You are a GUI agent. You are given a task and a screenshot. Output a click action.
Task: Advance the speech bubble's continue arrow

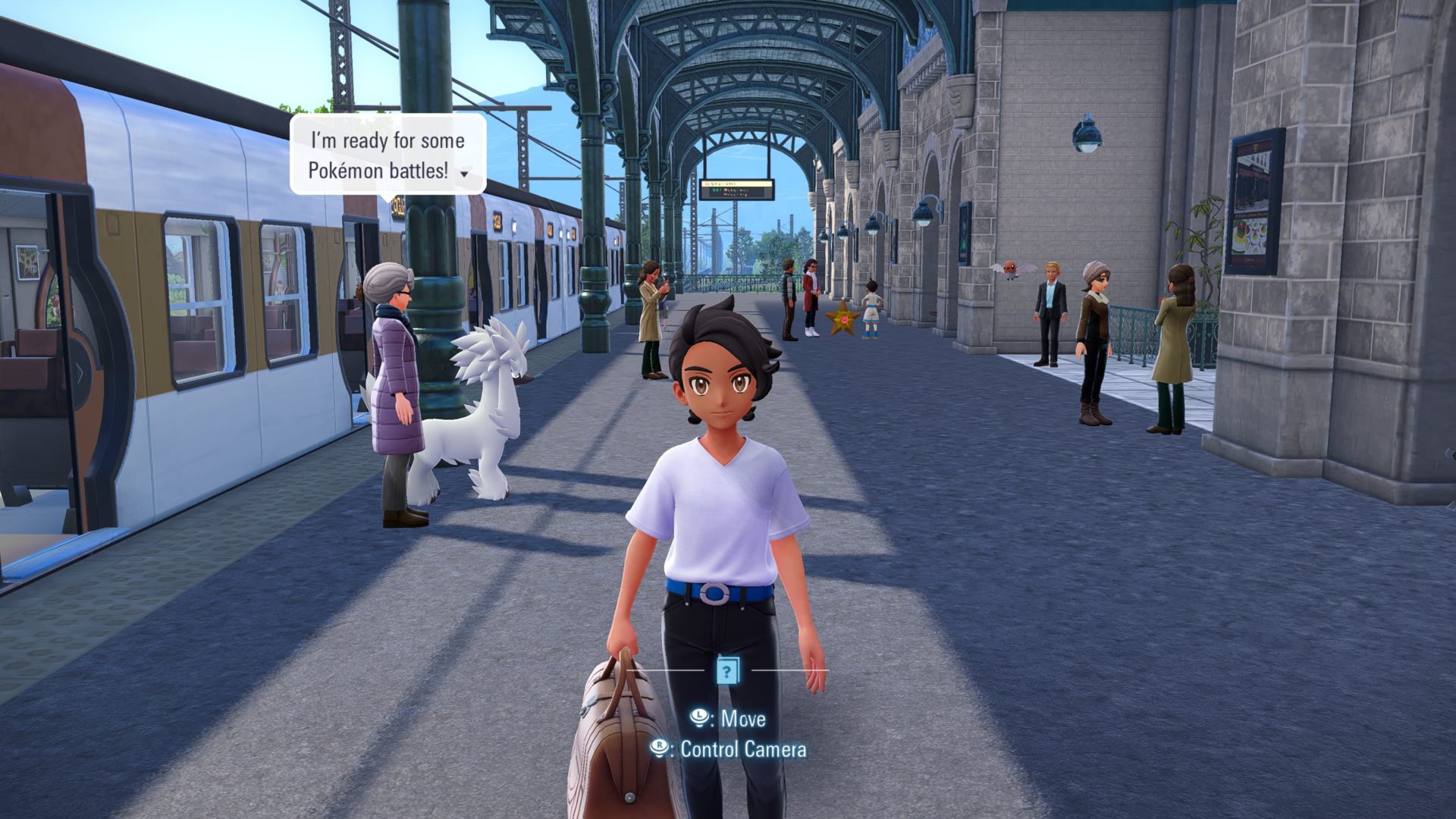pyautogui.click(x=464, y=174)
